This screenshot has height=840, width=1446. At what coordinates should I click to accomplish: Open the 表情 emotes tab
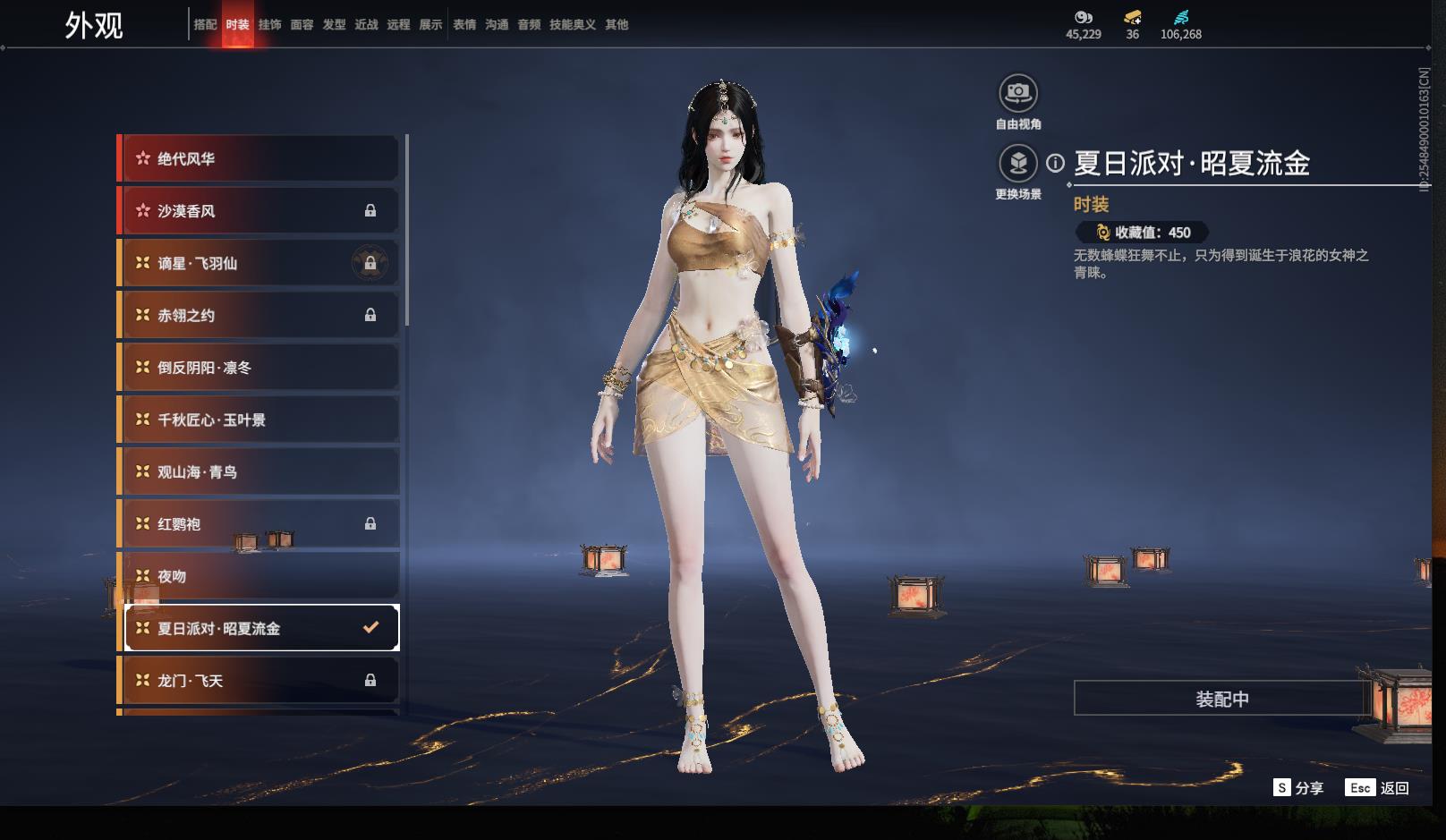[x=464, y=25]
